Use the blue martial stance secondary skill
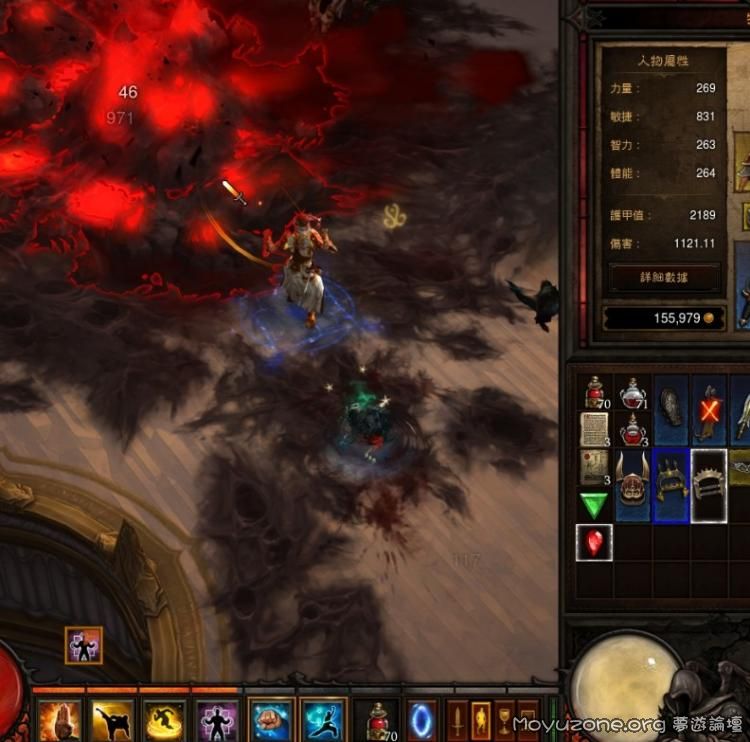Image resolution: width=750 pixels, height=742 pixels. tap(323, 720)
